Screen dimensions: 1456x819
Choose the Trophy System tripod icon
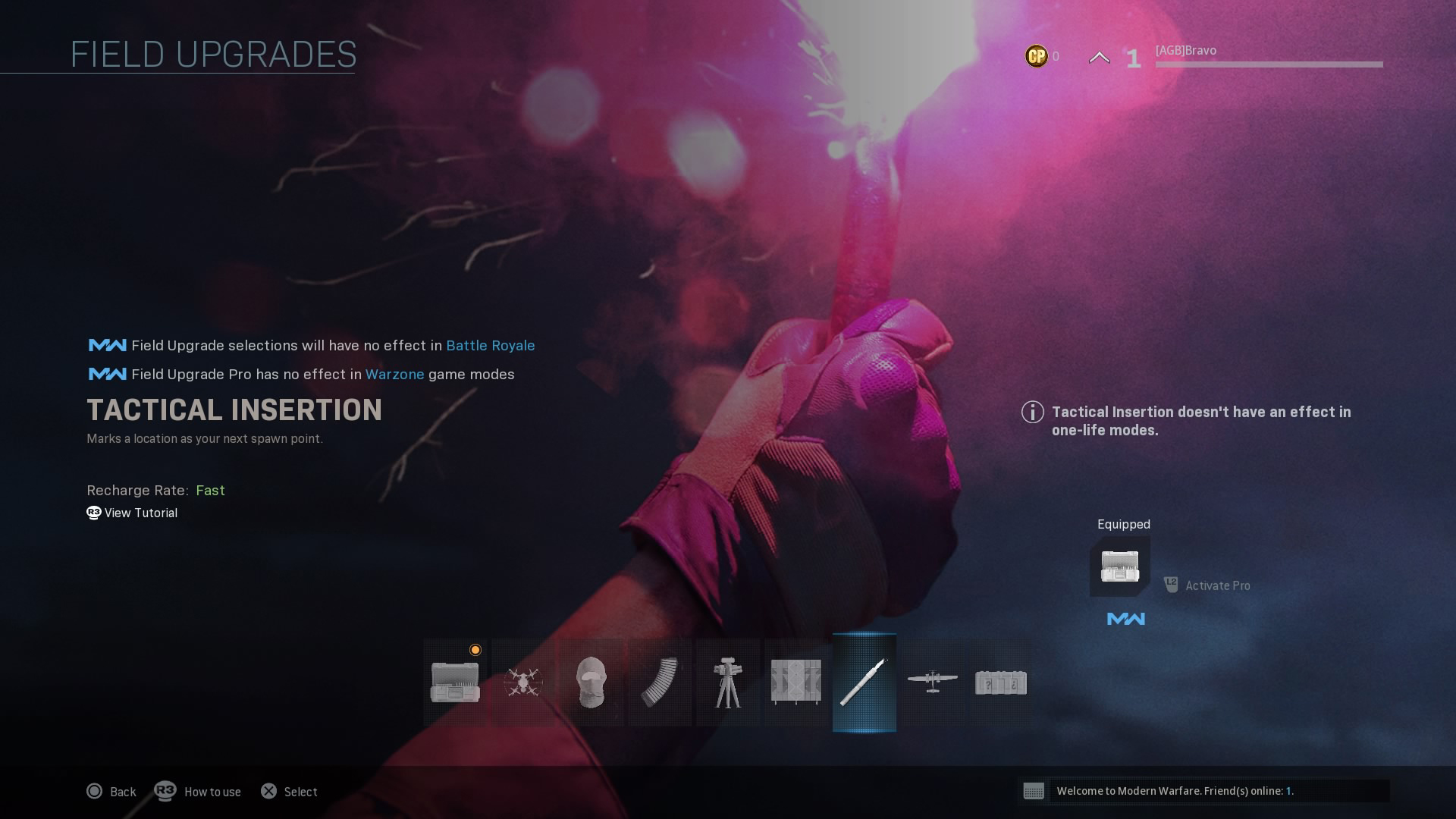click(728, 682)
